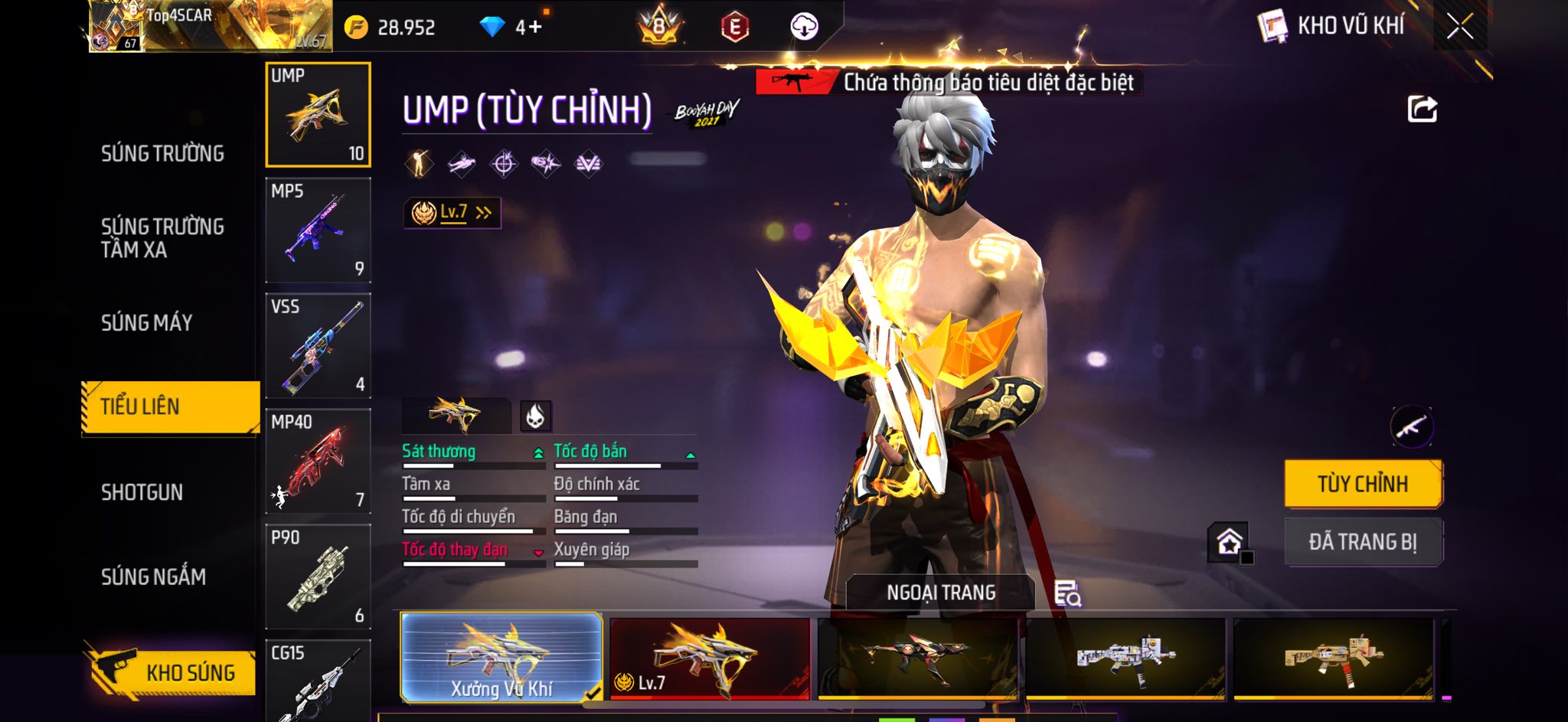Open the SÚNG MÁY category
1568x722 pixels.
pos(147,323)
